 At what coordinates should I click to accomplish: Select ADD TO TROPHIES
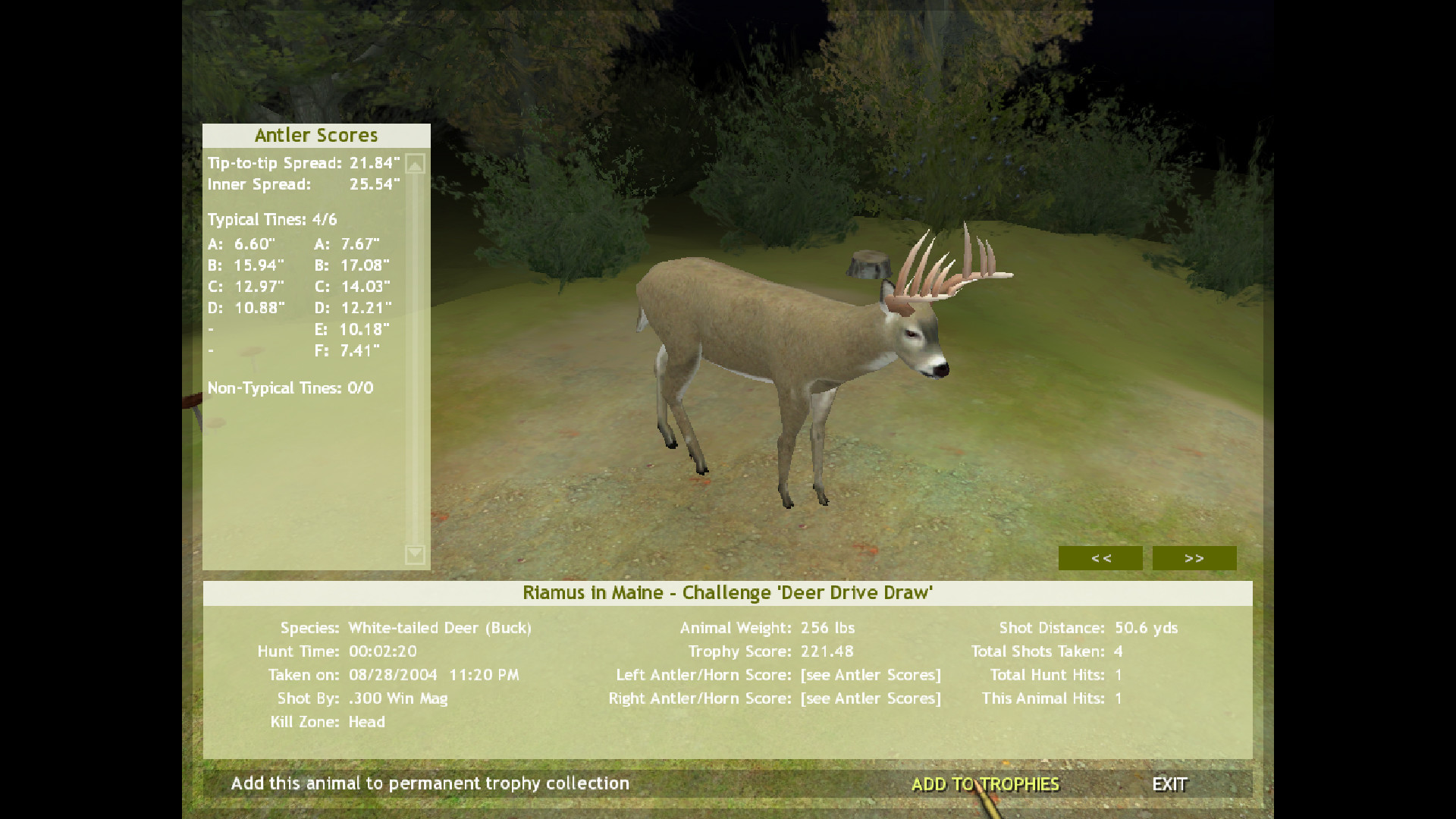(x=985, y=784)
